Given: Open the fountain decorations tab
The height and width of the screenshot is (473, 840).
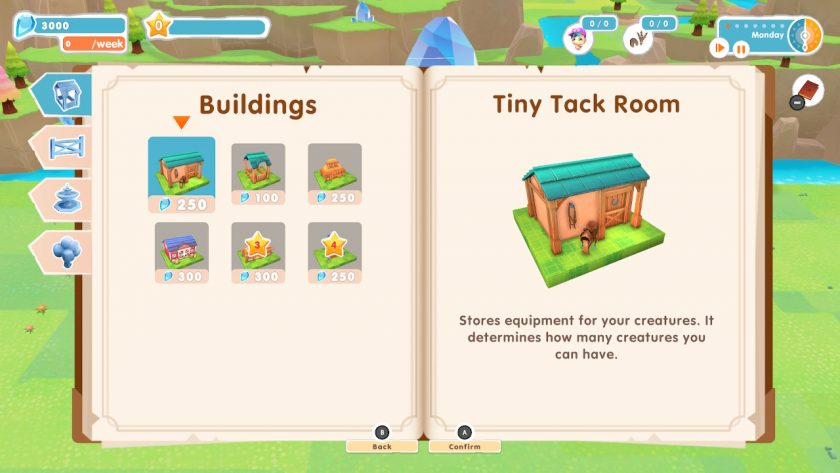Looking at the screenshot, I should point(66,198).
